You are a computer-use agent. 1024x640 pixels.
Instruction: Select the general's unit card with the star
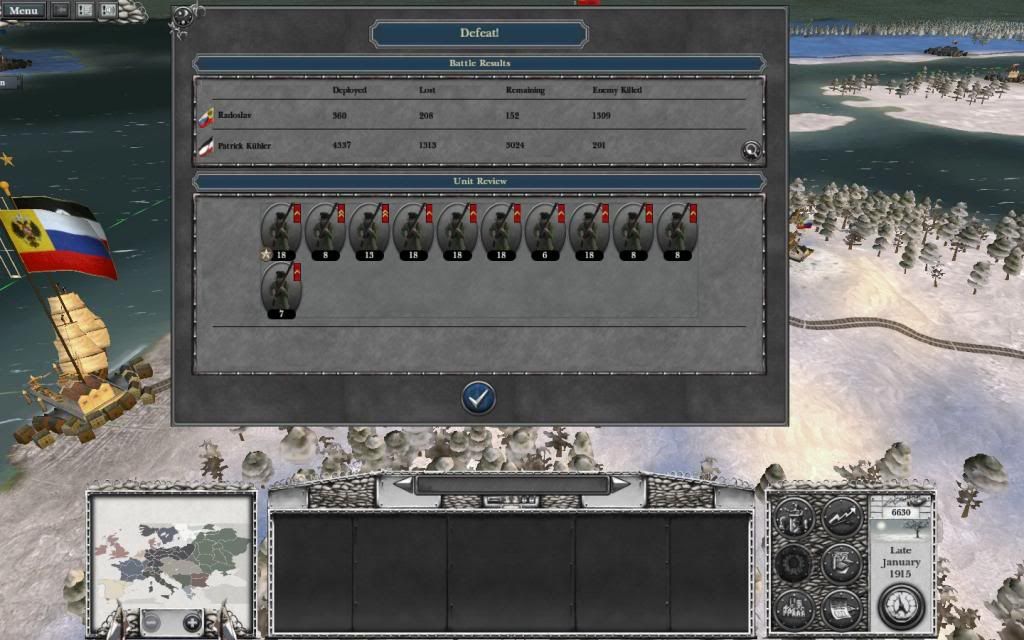(281, 232)
